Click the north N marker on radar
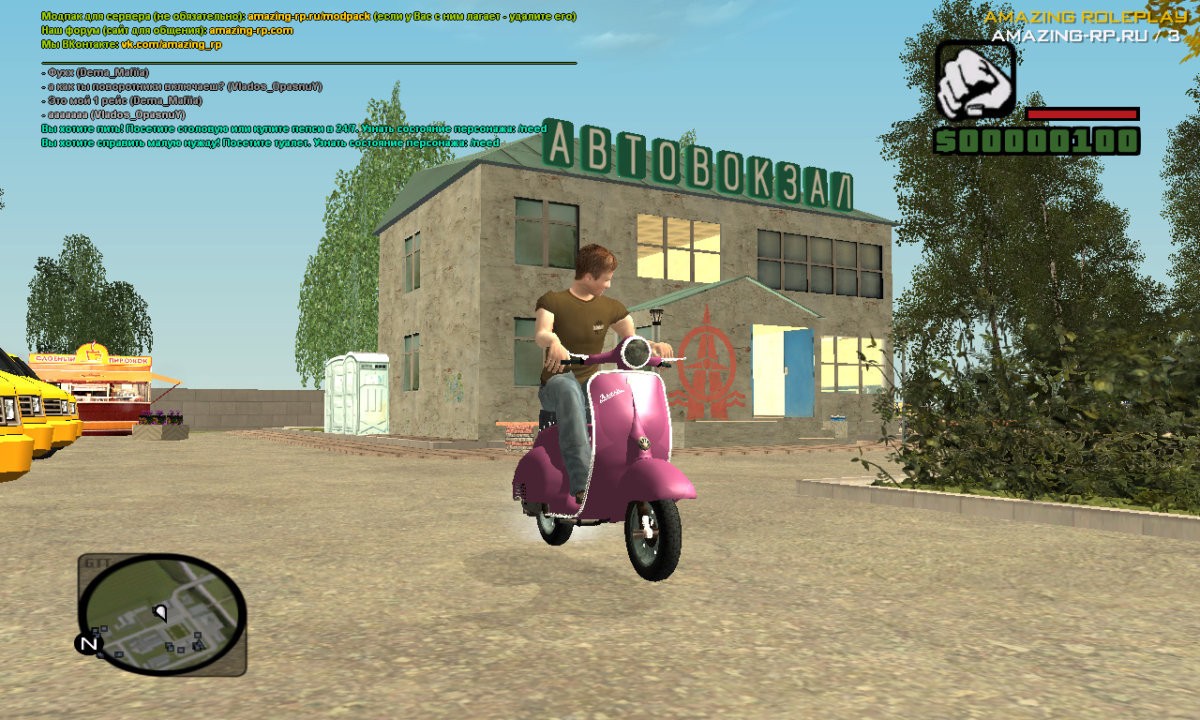The height and width of the screenshot is (720, 1200). pyautogui.click(x=88, y=644)
